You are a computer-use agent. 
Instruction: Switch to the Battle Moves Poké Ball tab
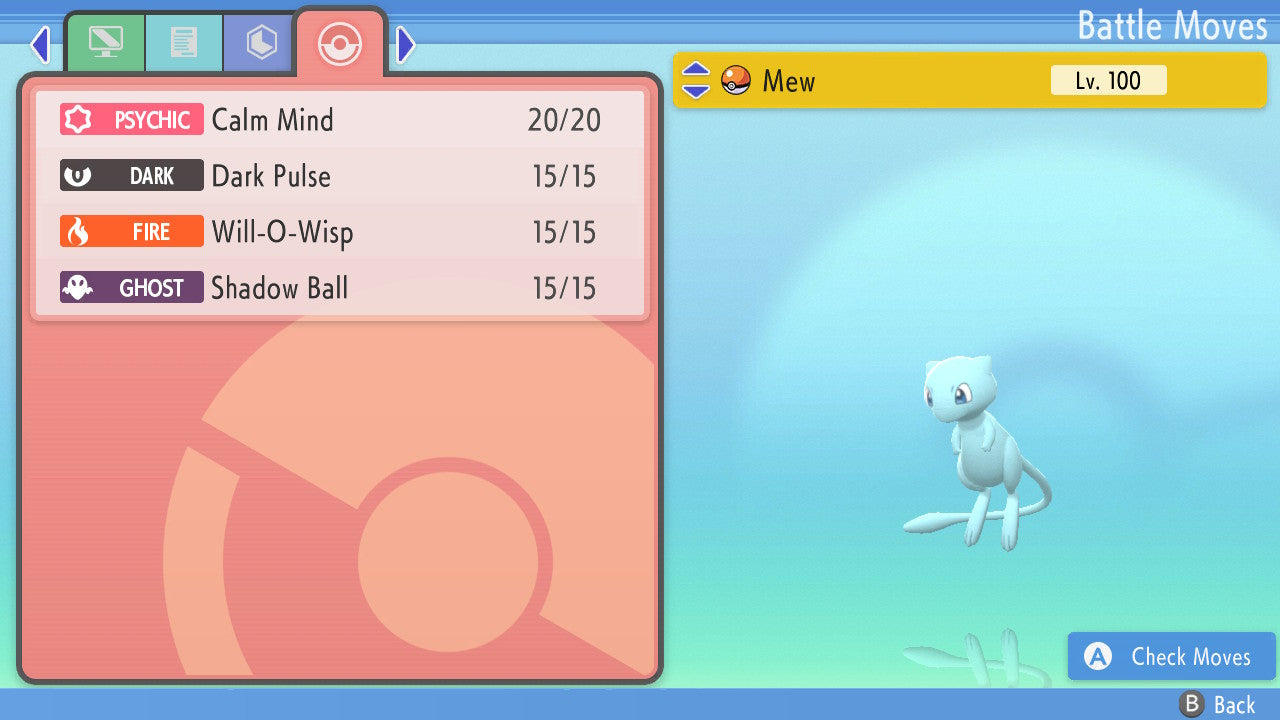tap(340, 42)
